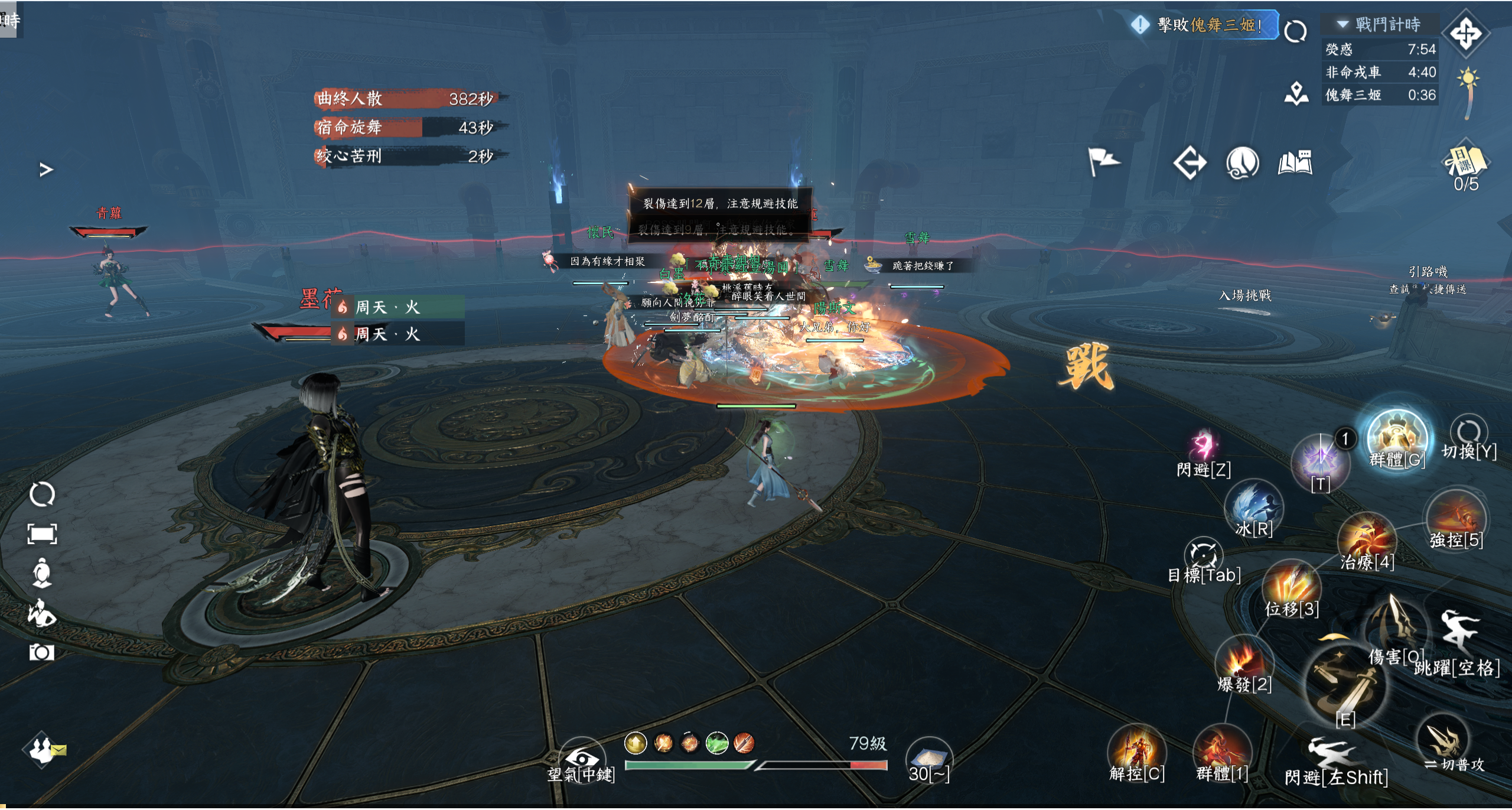Click the 跳躍 jump button

point(1459,635)
